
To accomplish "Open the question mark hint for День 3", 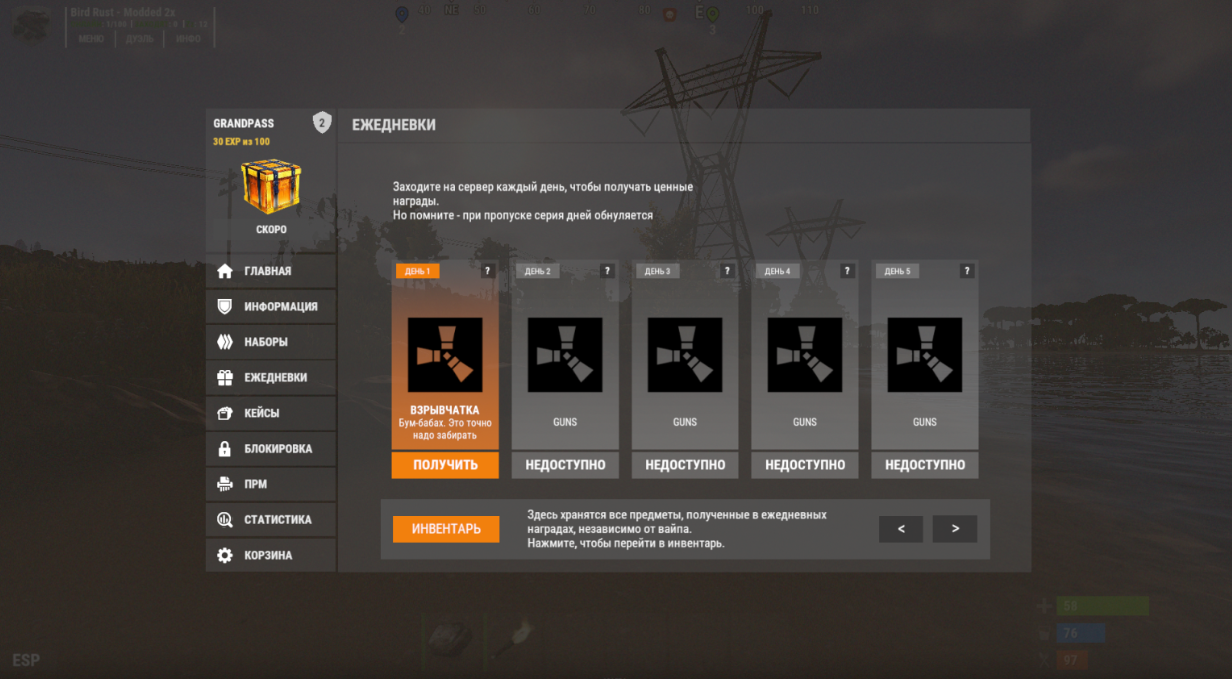I will [x=727, y=271].
